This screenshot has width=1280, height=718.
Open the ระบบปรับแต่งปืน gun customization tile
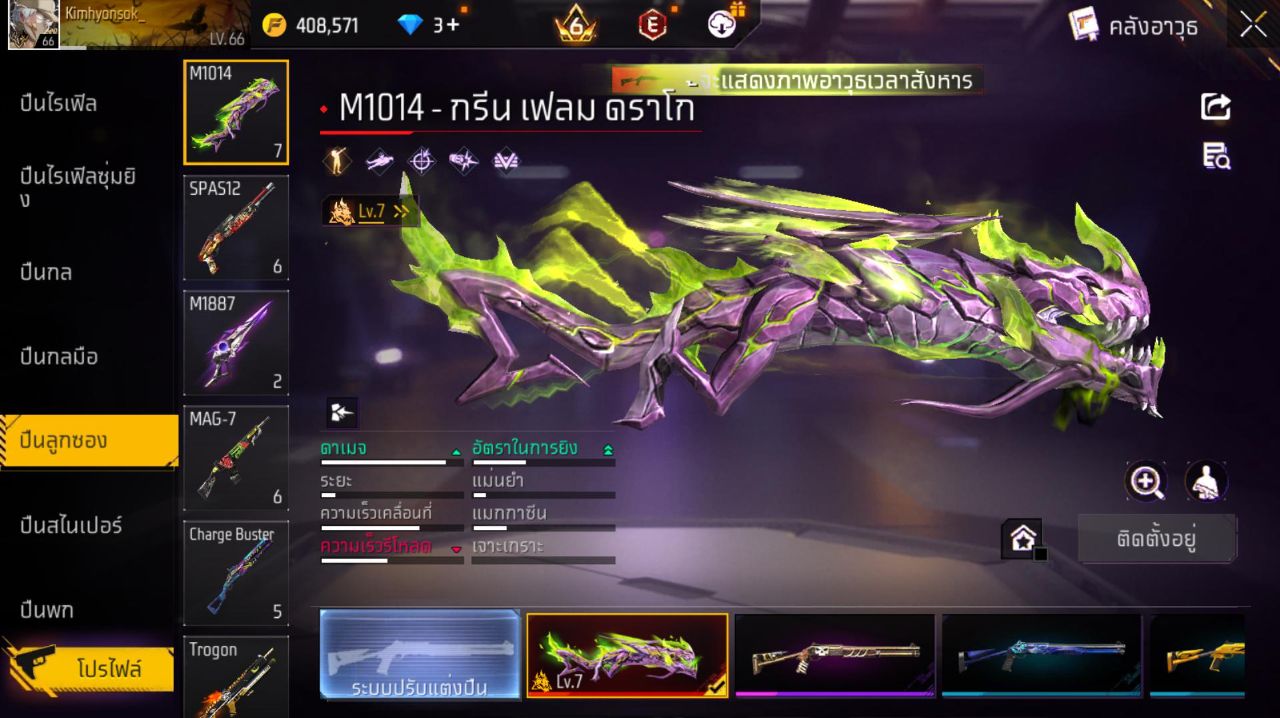coord(420,655)
